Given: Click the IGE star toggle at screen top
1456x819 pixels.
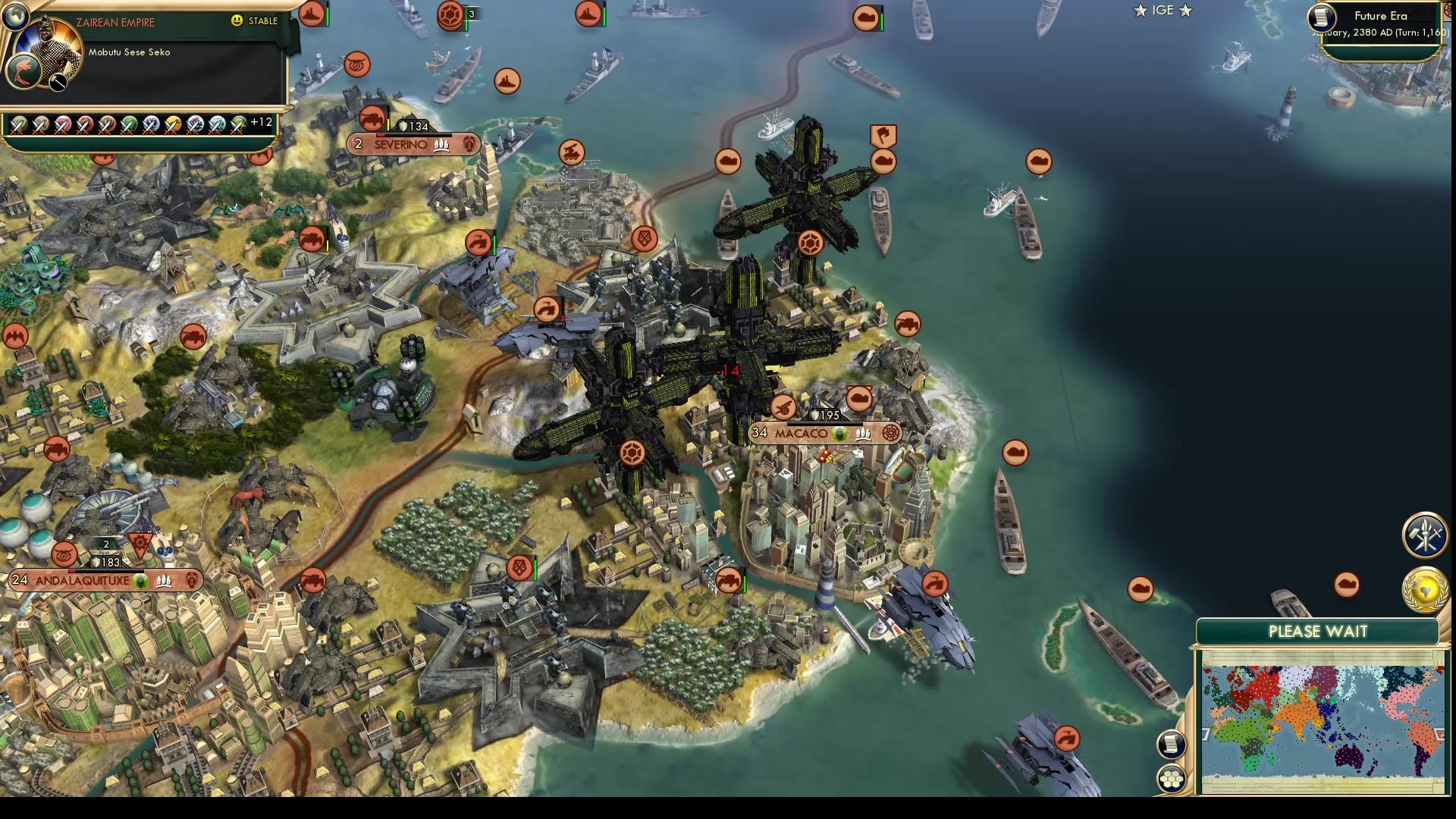Looking at the screenshot, I should click(x=1165, y=11).
